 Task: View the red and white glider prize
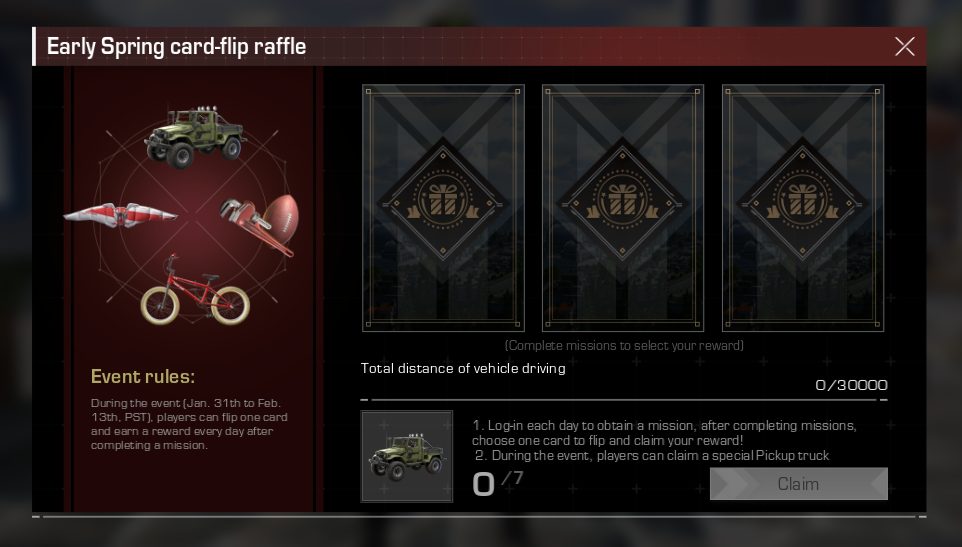pyautogui.click(x=121, y=212)
